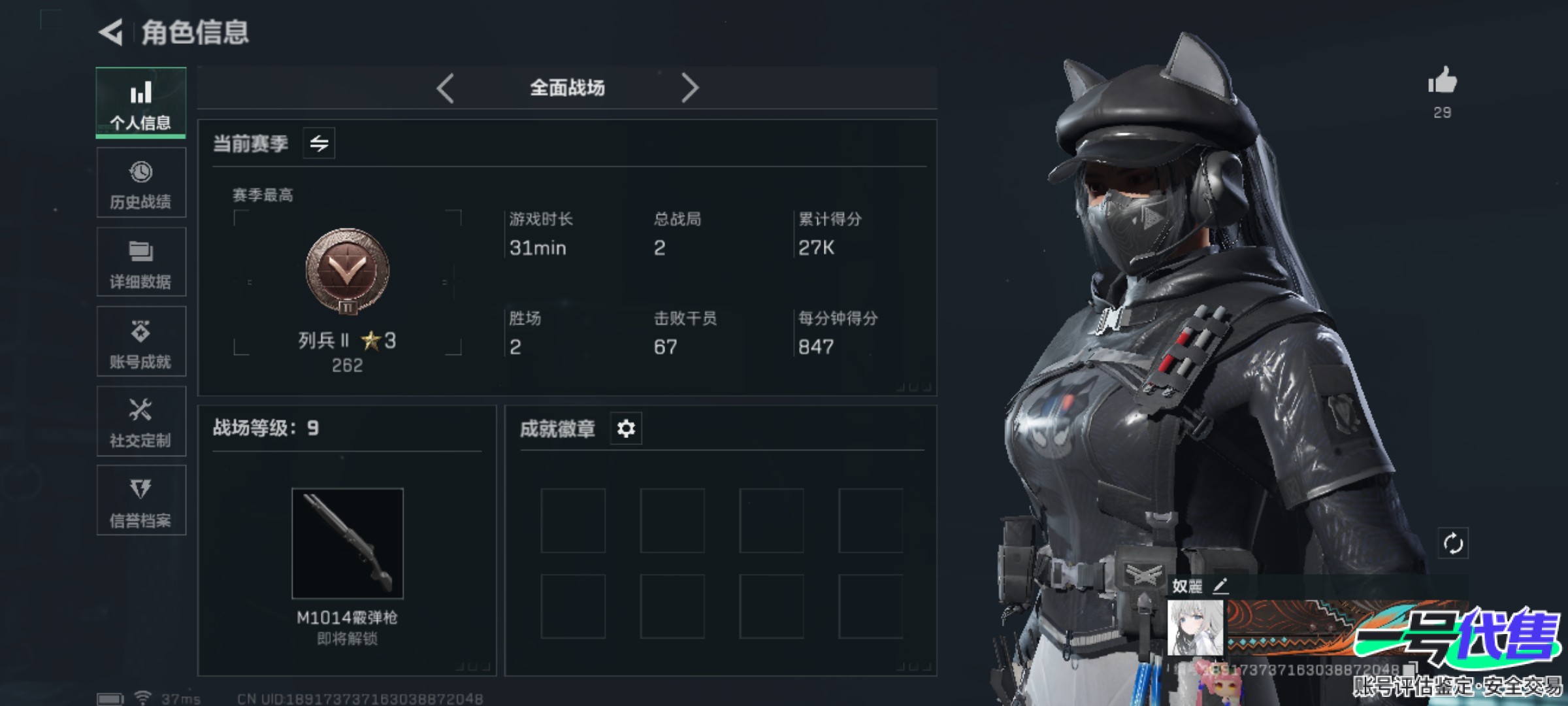The height and width of the screenshot is (706, 1568).
Task: Show the 详细数据 tab
Action: coord(140,263)
